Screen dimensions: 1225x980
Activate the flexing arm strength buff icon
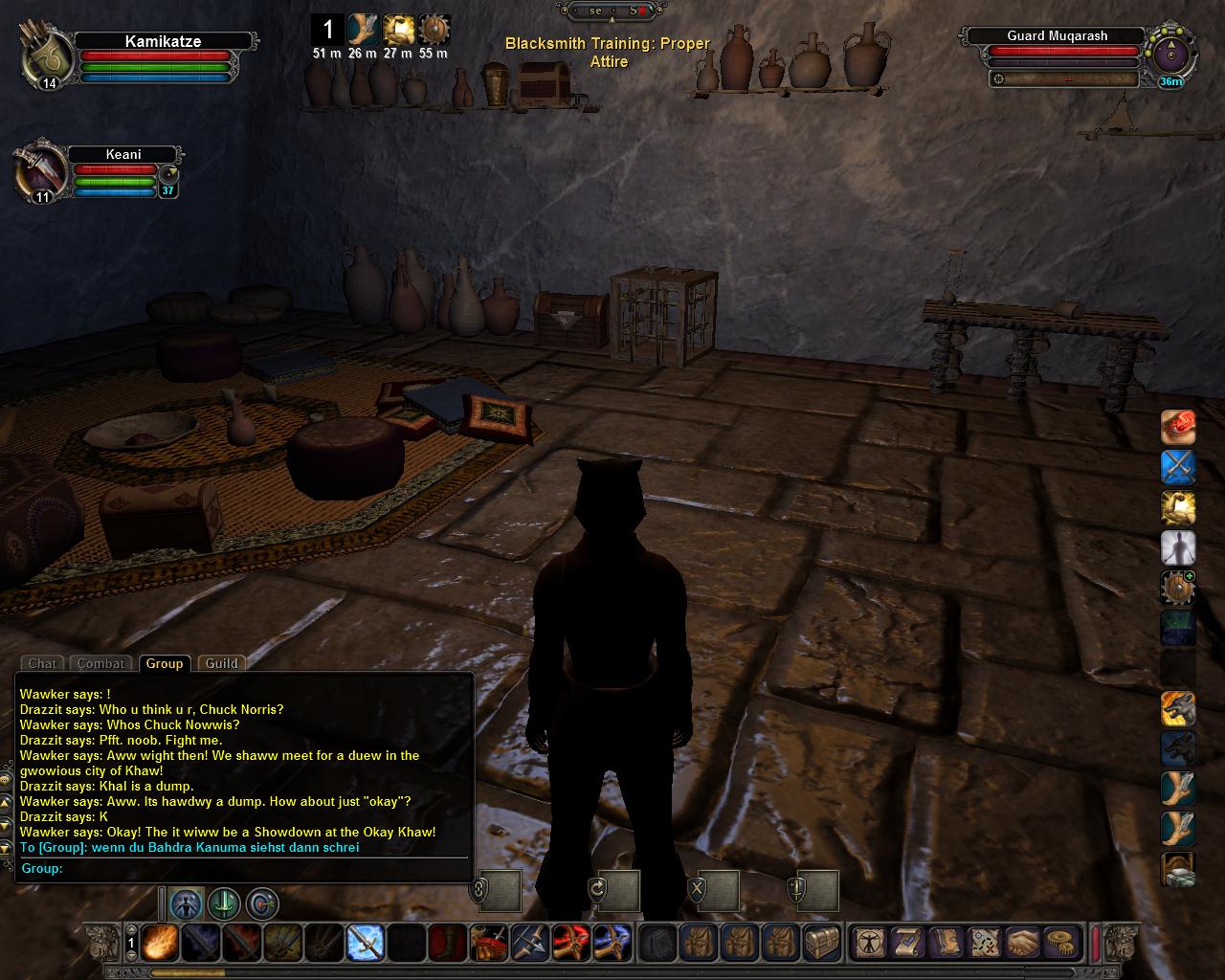coord(1178,507)
